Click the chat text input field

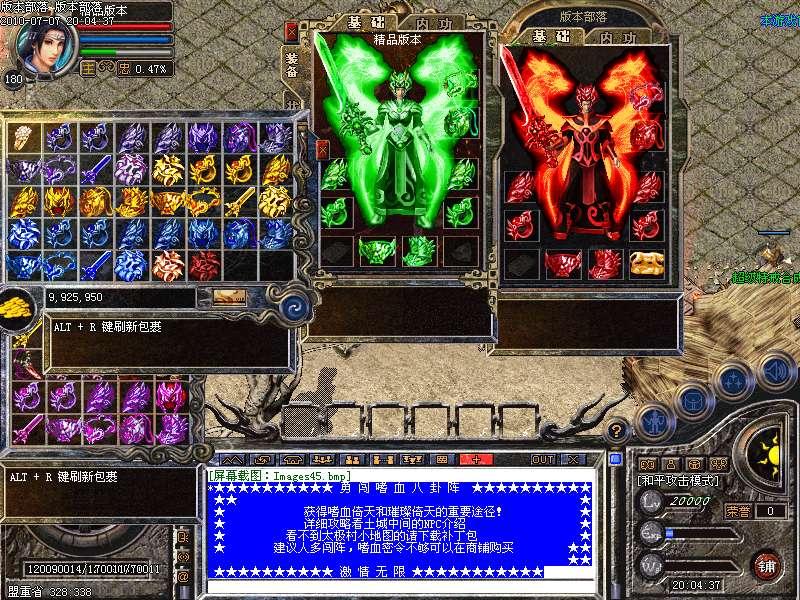pyautogui.click(x=400, y=587)
